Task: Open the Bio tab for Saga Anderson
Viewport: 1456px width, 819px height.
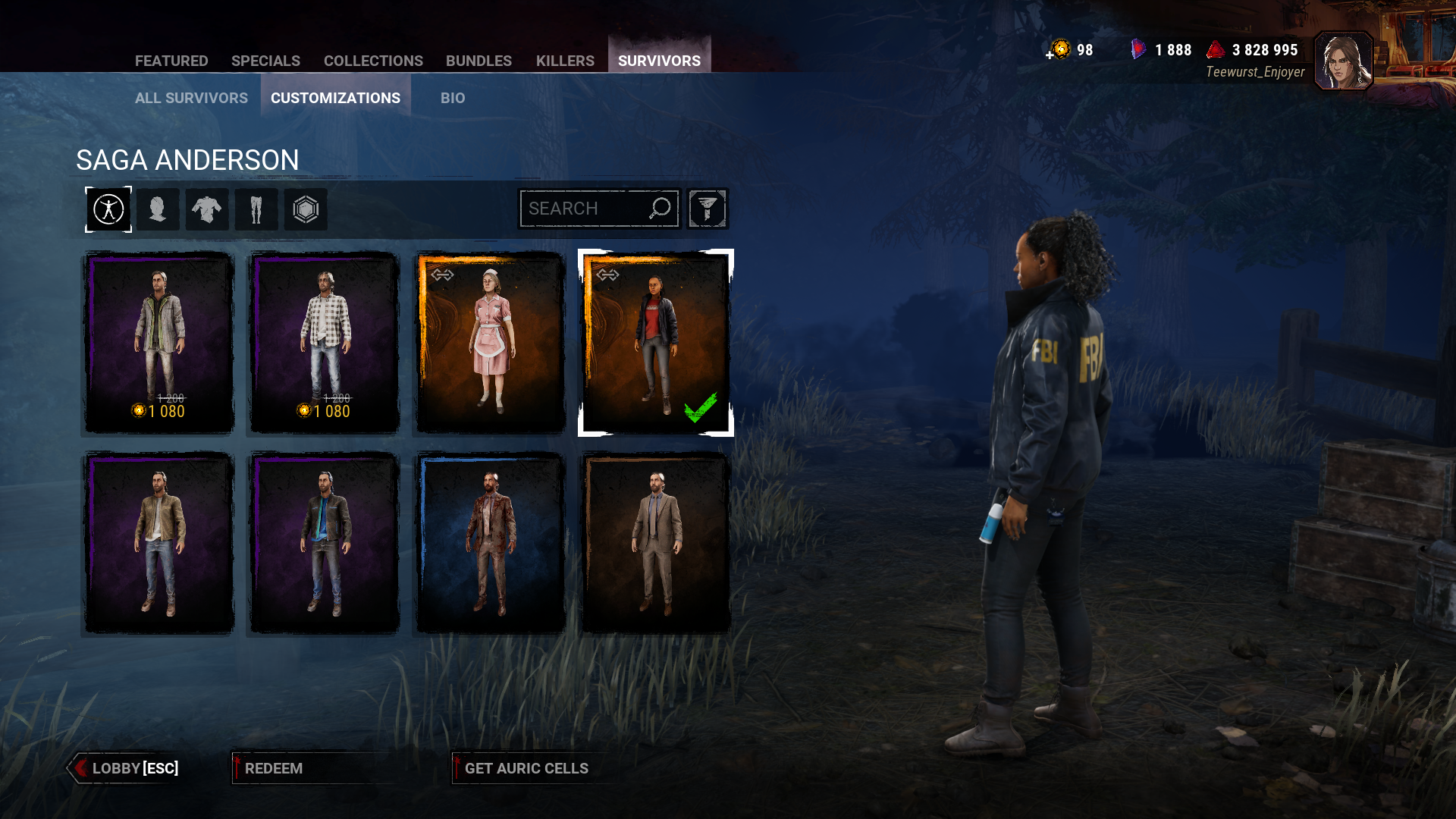Action: (453, 98)
